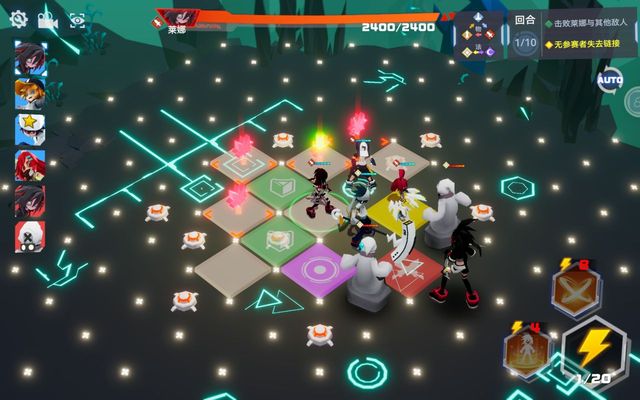Image resolution: width=640 pixels, height=400 pixels.
Task: Use the character silhouette skill costing 4
Action: (526, 350)
